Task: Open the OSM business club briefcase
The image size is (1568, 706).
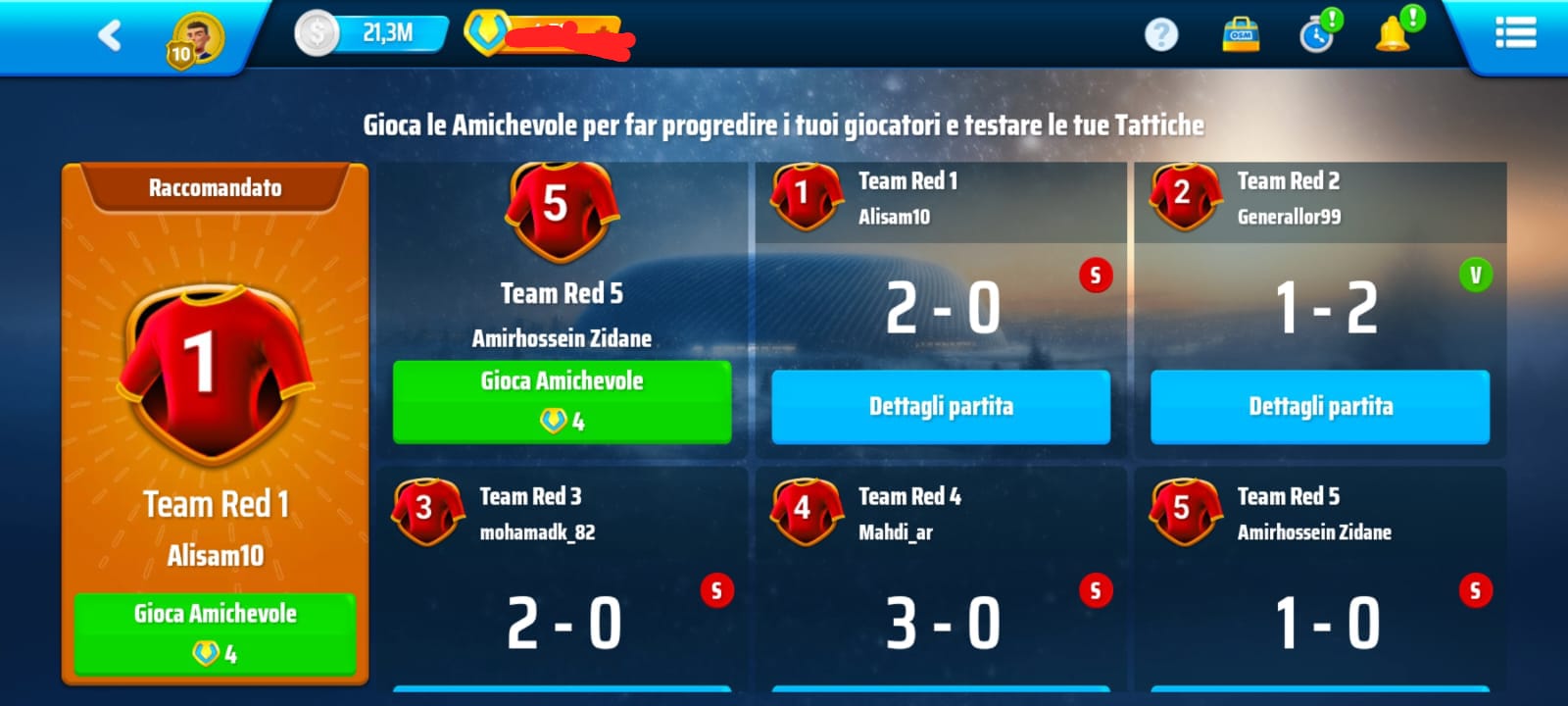Action: [1241, 35]
